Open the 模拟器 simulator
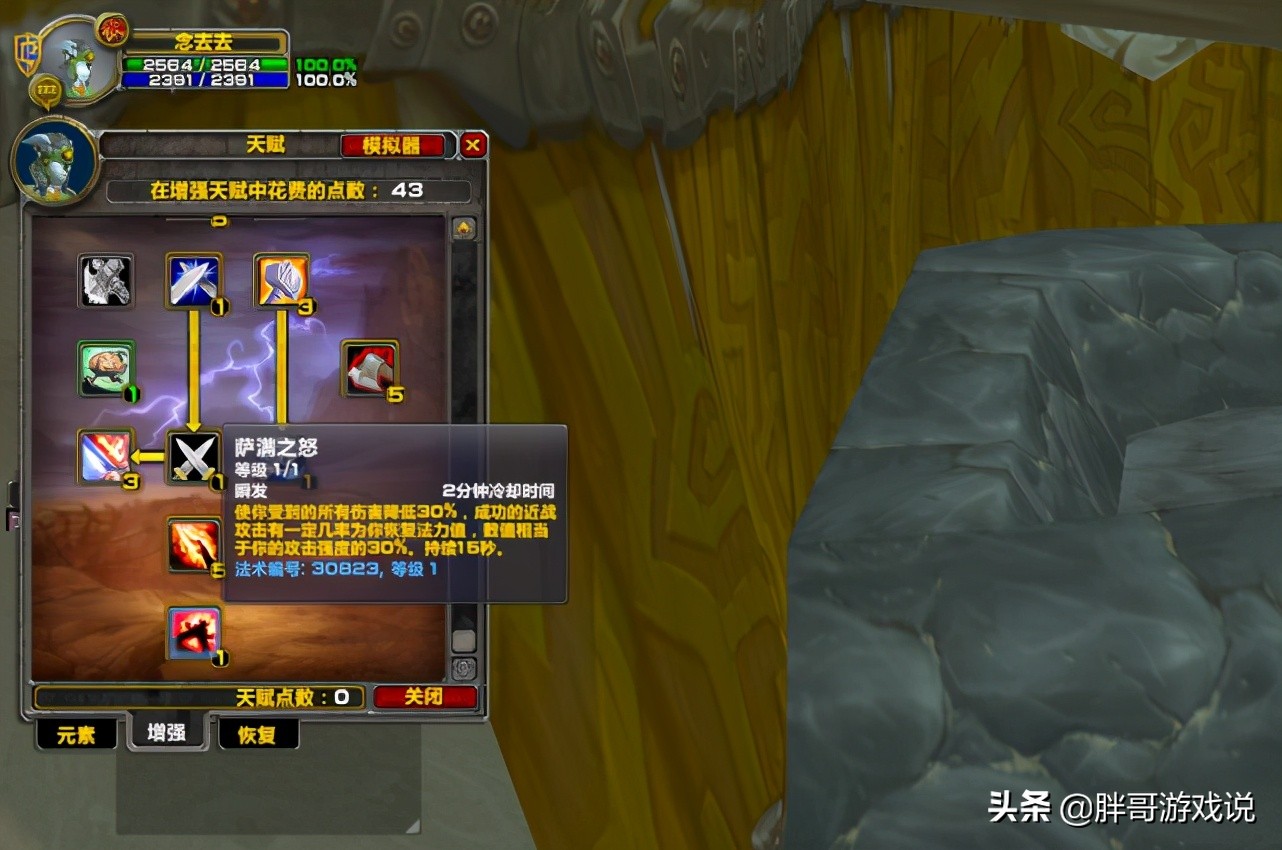Screen dimensions: 1282x850 (x=394, y=144)
